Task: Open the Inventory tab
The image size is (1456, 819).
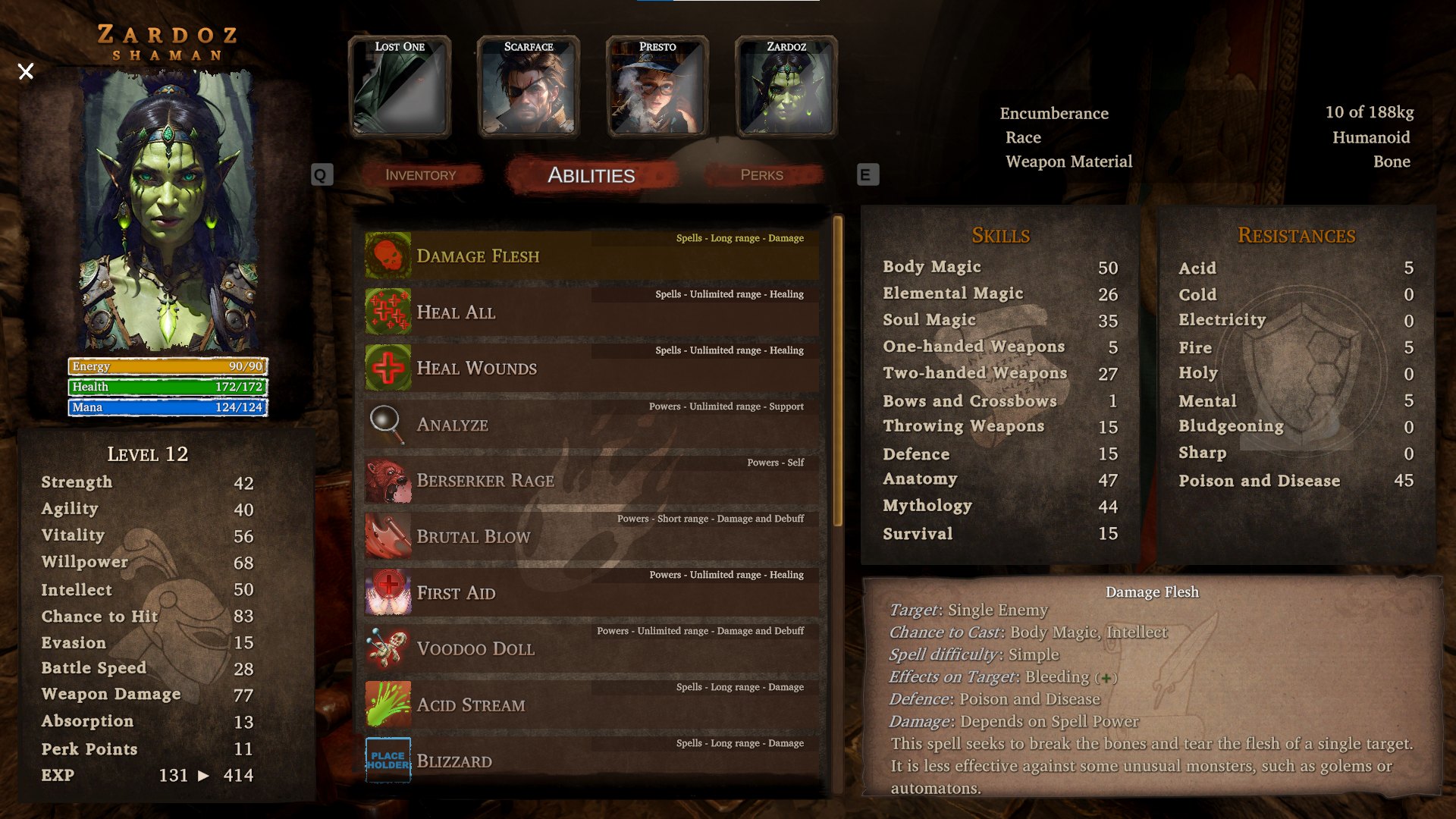Action: pos(421,175)
